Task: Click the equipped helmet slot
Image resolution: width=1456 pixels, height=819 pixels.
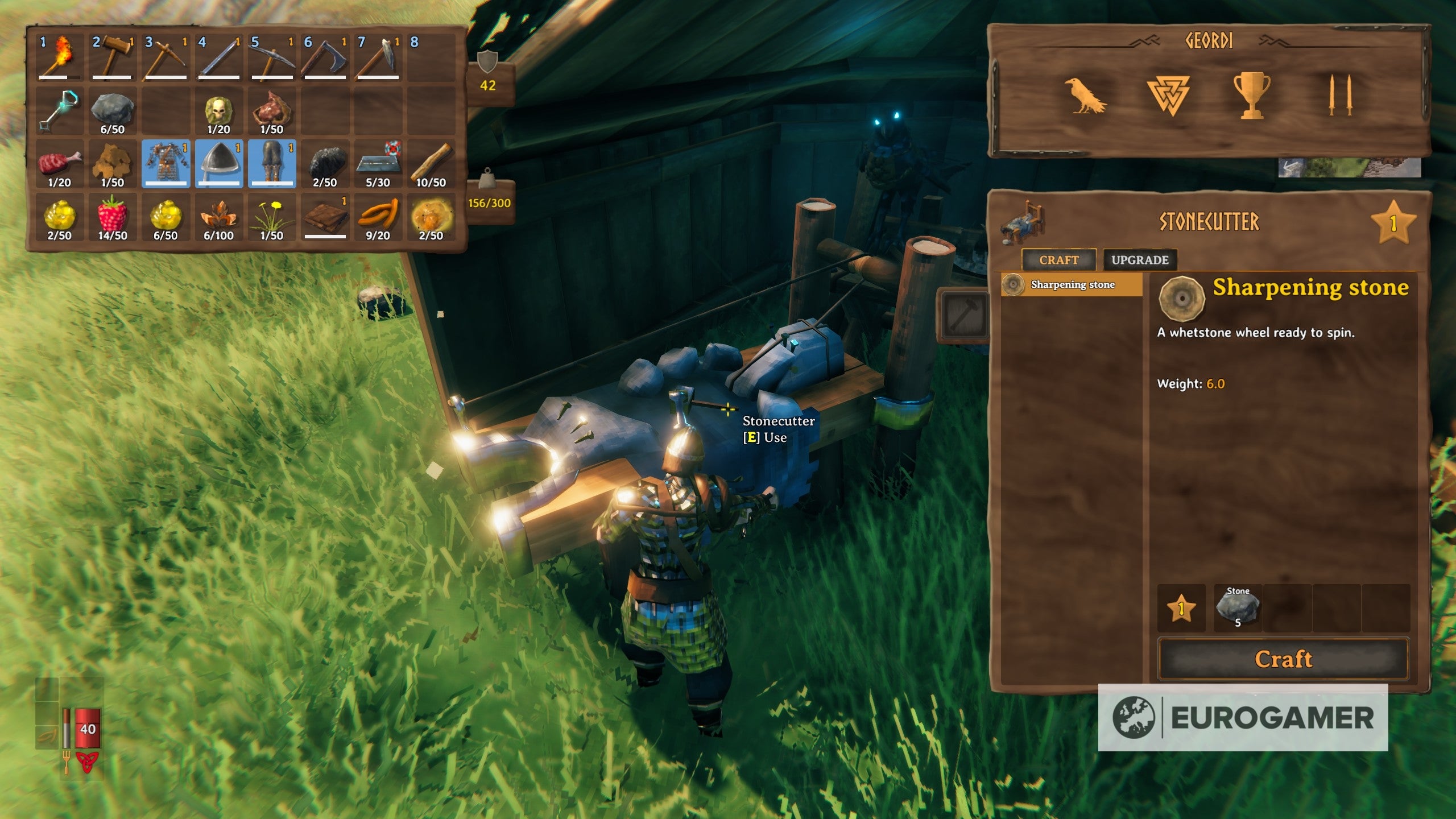Action: click(x=218, y=164)
